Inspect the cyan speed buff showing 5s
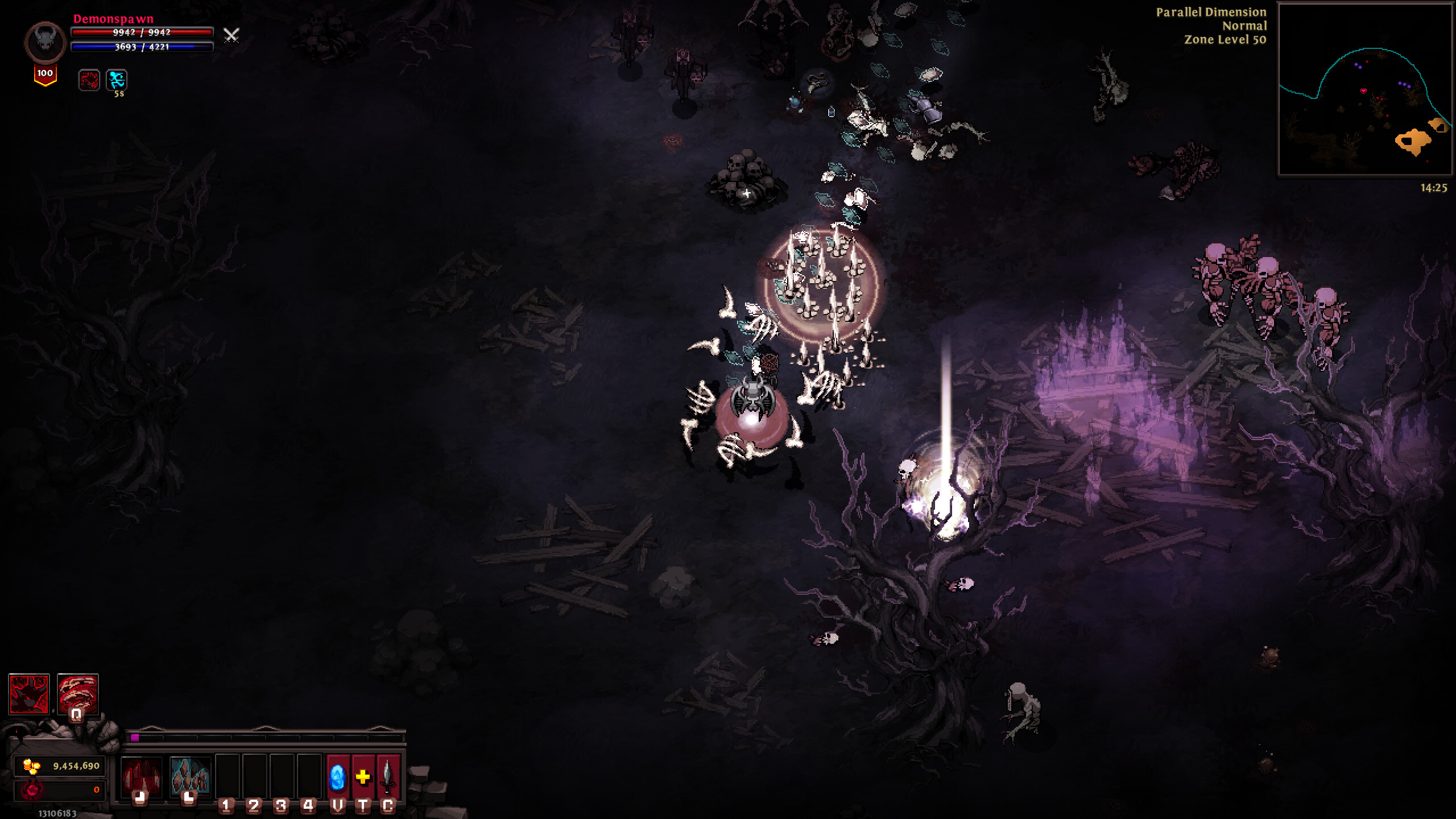 [116, 81]
